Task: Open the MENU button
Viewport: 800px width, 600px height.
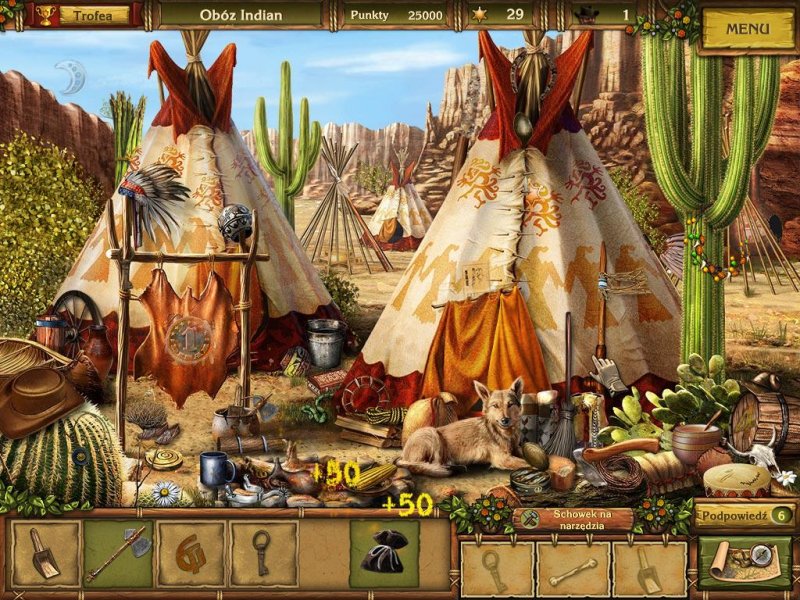Action: tap(747, 29)
